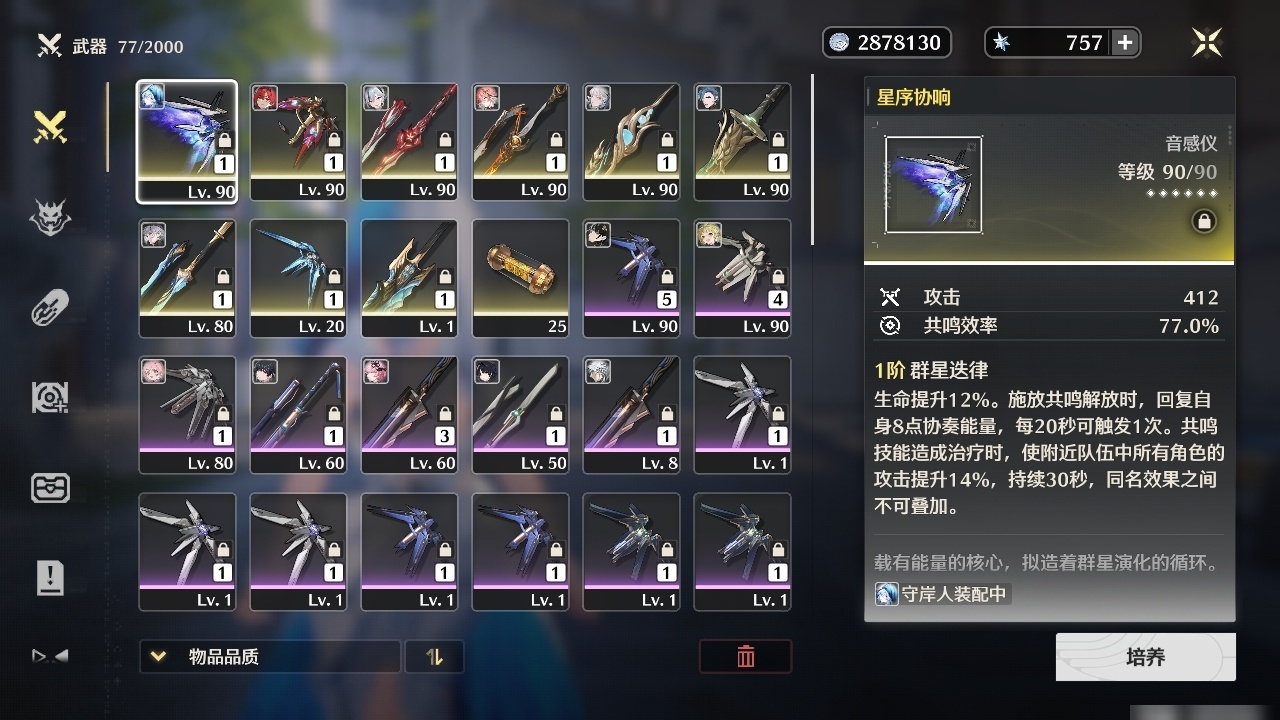Open the batch delete trash icon
The width and height of the screenshot is (1280, 720).
coord(745,657)
